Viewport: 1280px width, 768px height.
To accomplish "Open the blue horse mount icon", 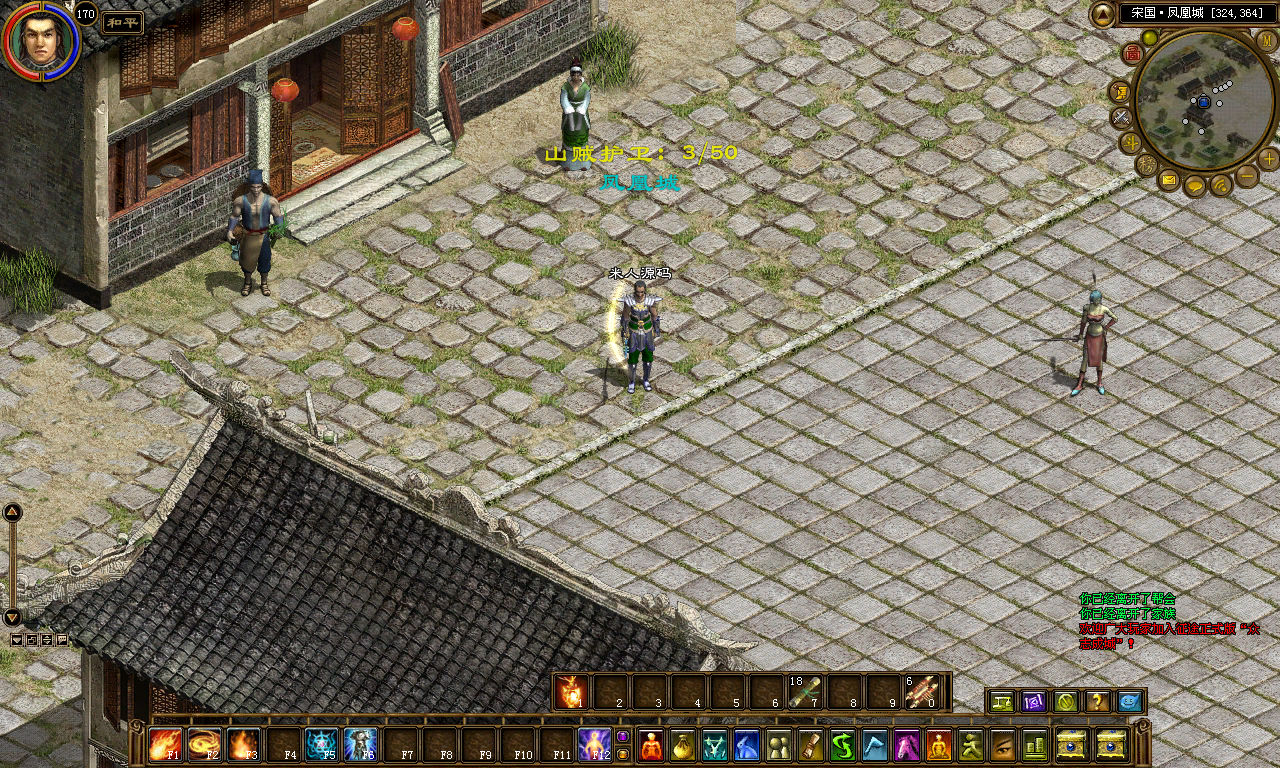I will click(747, 745).
